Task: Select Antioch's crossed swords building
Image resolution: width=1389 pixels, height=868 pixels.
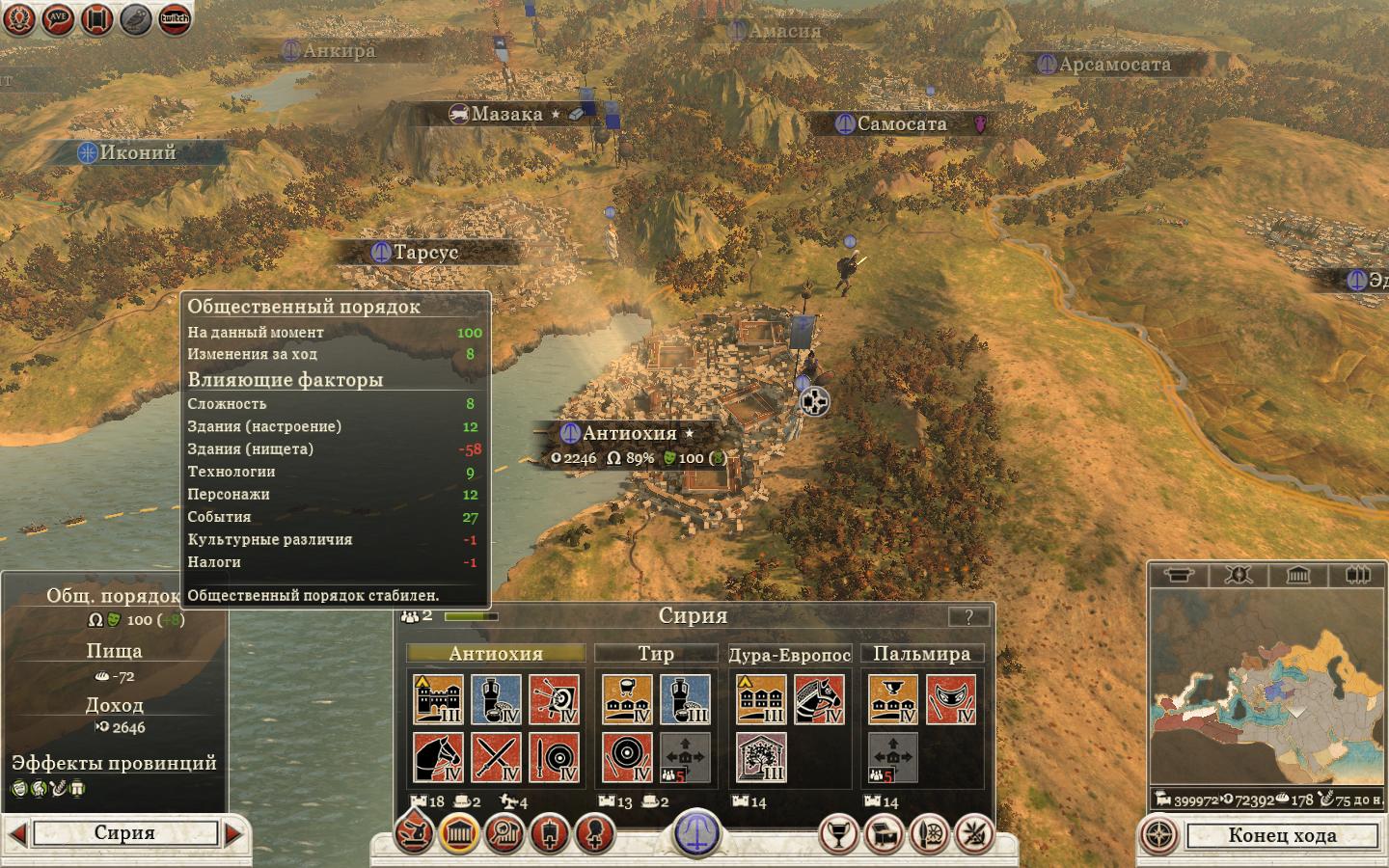Action: coord(497,758)
